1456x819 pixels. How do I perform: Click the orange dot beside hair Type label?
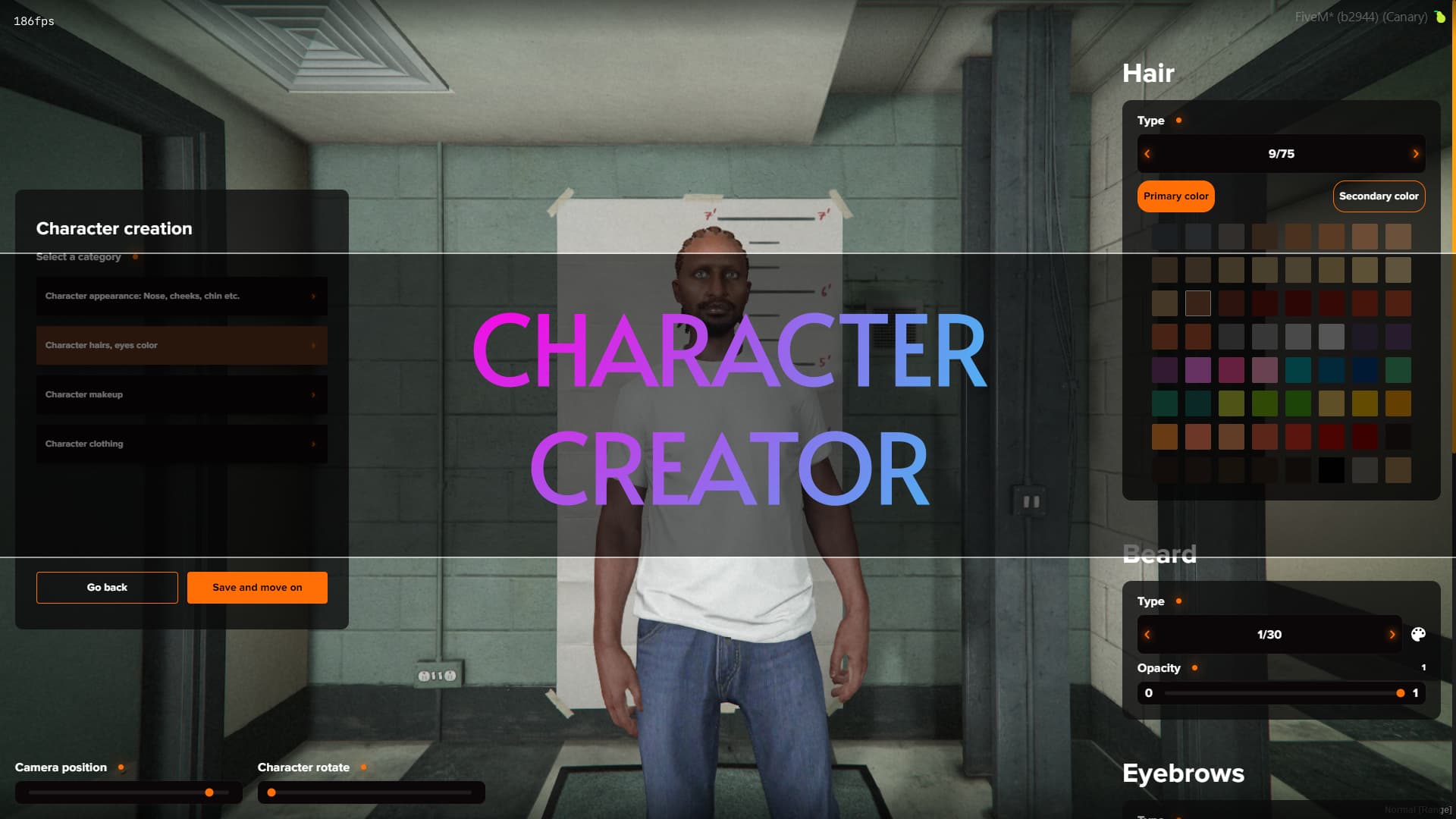1179,120
